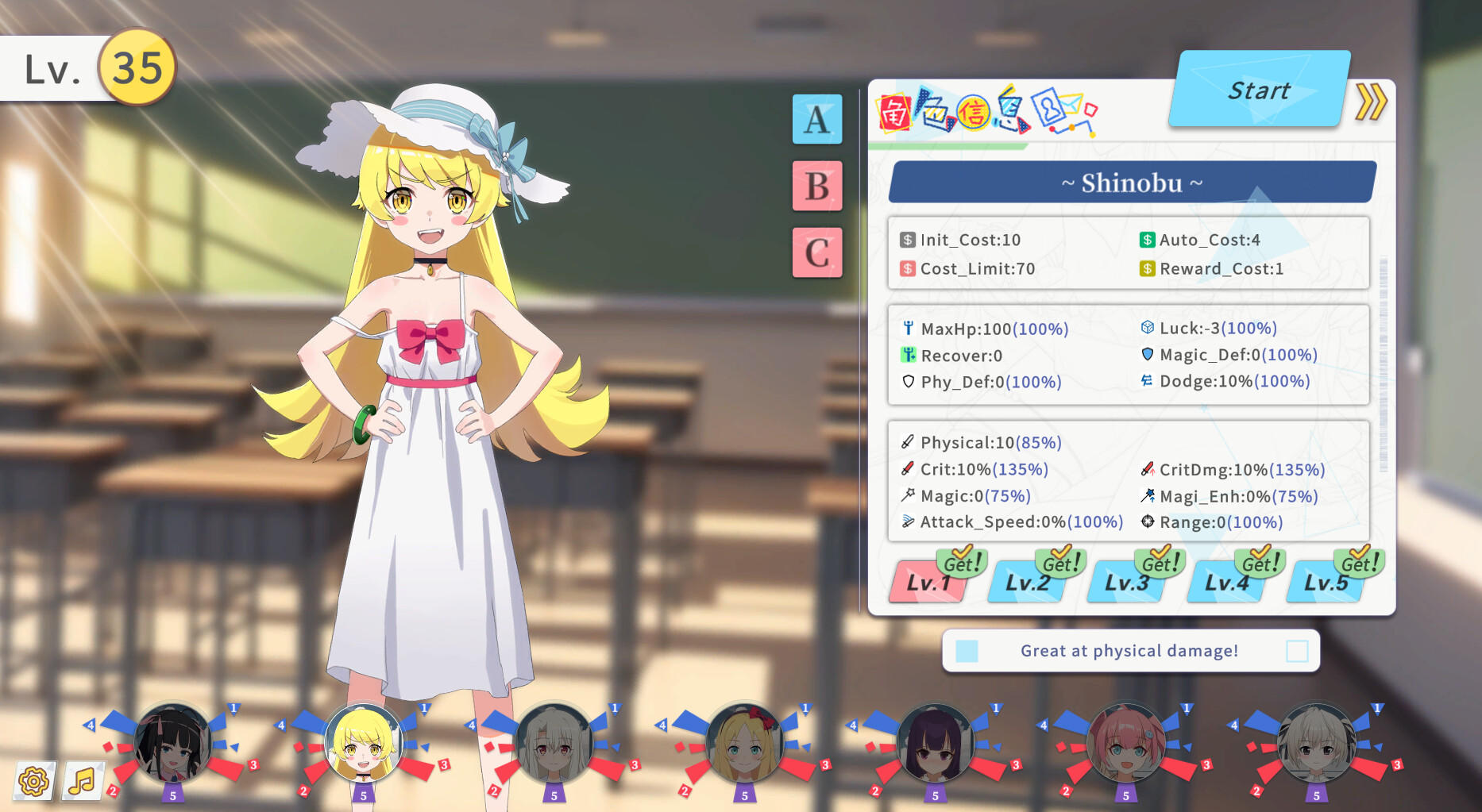Toggle the checkbox beside Great at physical damage
Viewport: 1482px width, 812px height.
pos(1296,650)
